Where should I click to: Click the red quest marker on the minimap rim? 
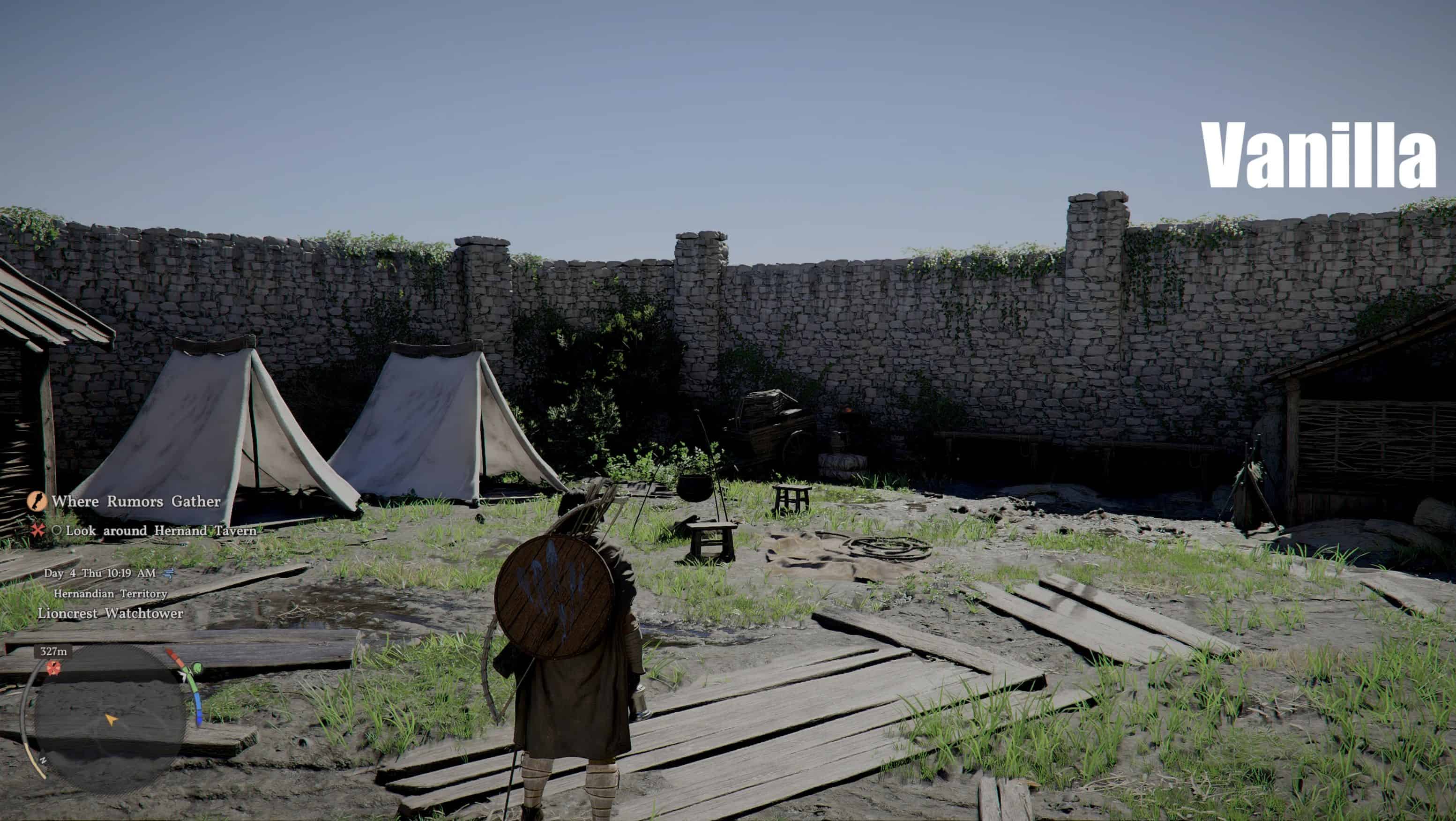[54, 667]
